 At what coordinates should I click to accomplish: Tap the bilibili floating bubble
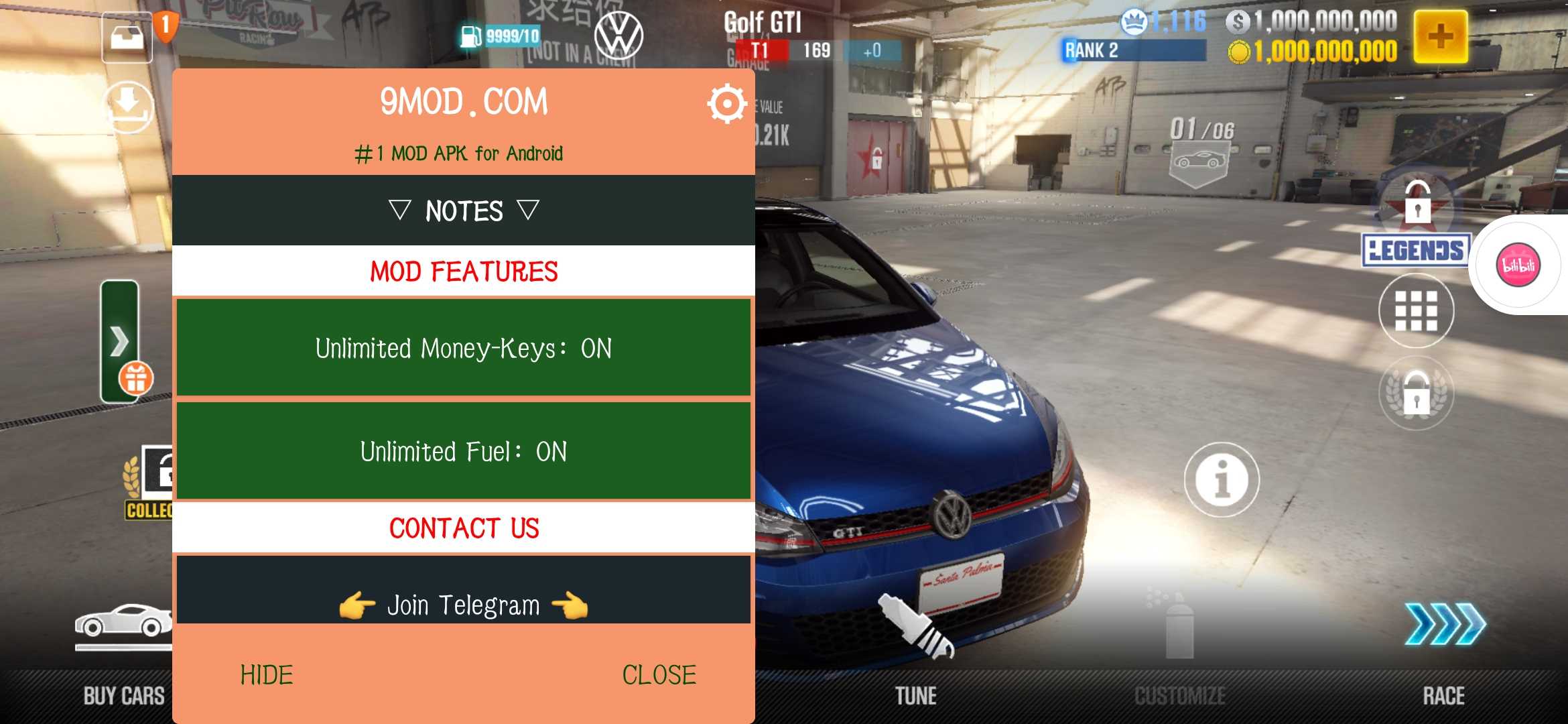click(1518, 265)
